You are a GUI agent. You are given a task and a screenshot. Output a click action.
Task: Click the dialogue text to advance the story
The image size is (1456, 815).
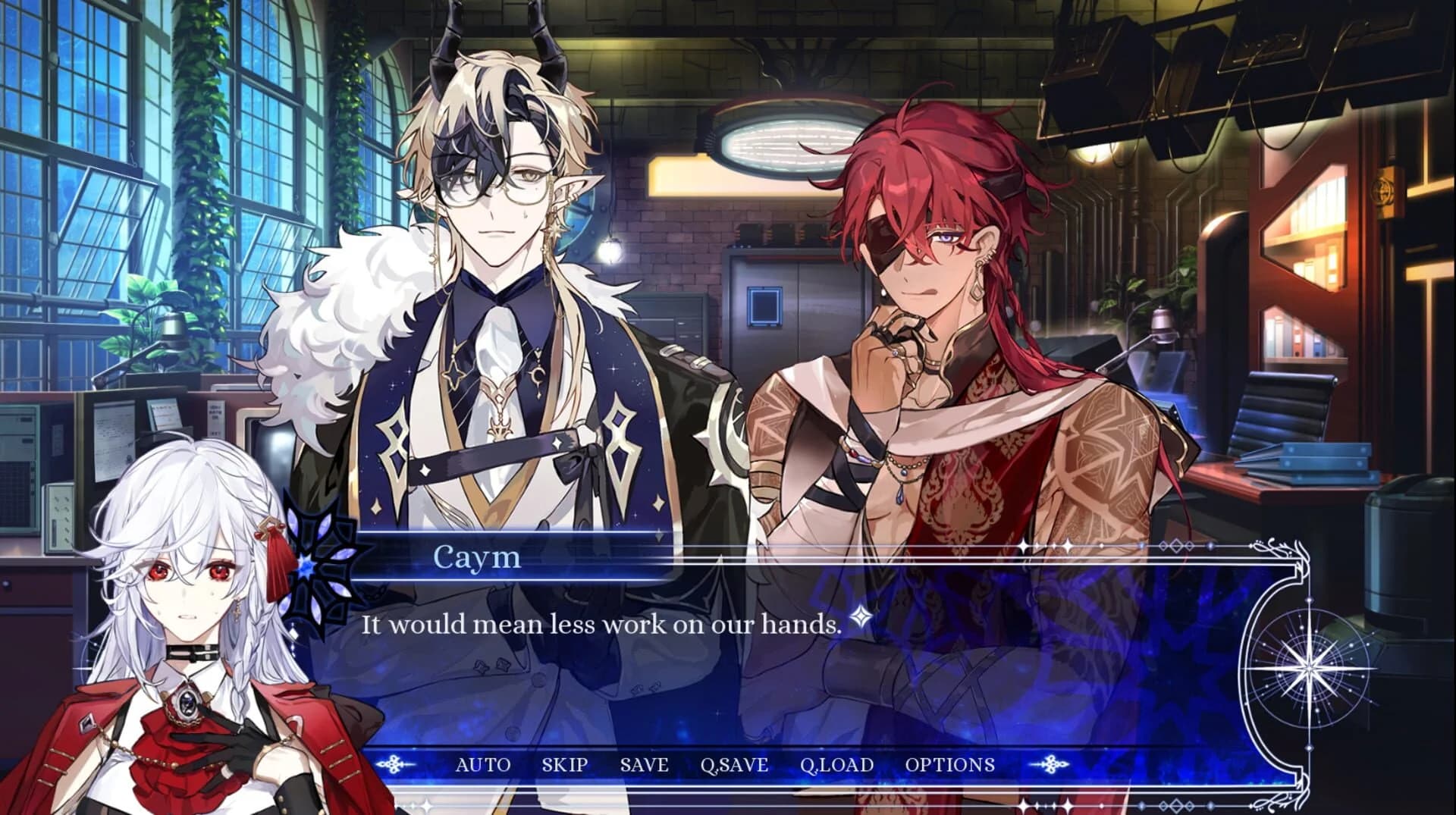pyautogui.click(x=601, y=625)
